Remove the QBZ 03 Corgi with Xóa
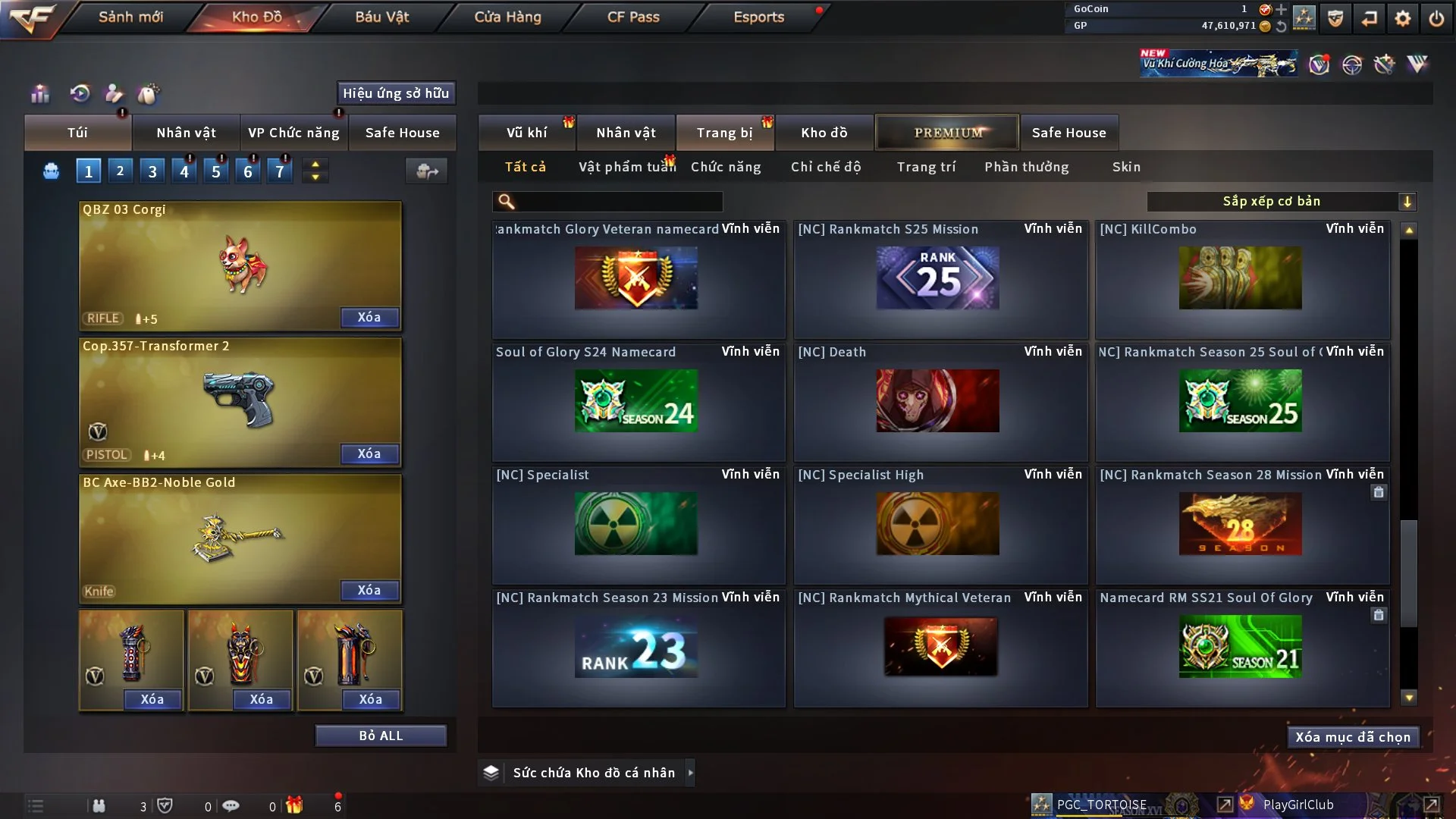Image resolution: width=1456 pixels, height=819 pixels. coord(369,317)
